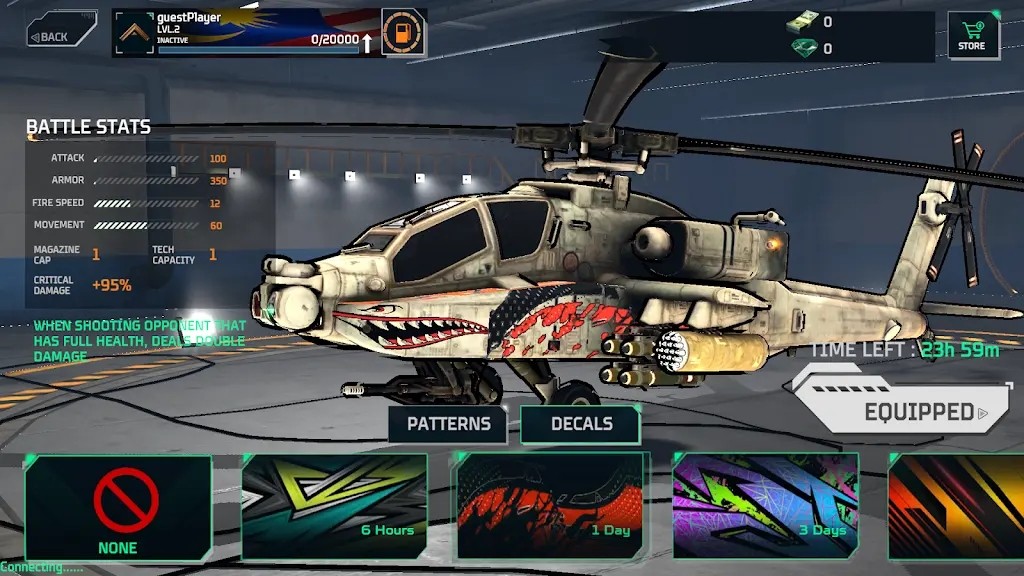Choose the 6 Hours yellow-green pattern
The image size is (1024, 576).
point(334,507)
